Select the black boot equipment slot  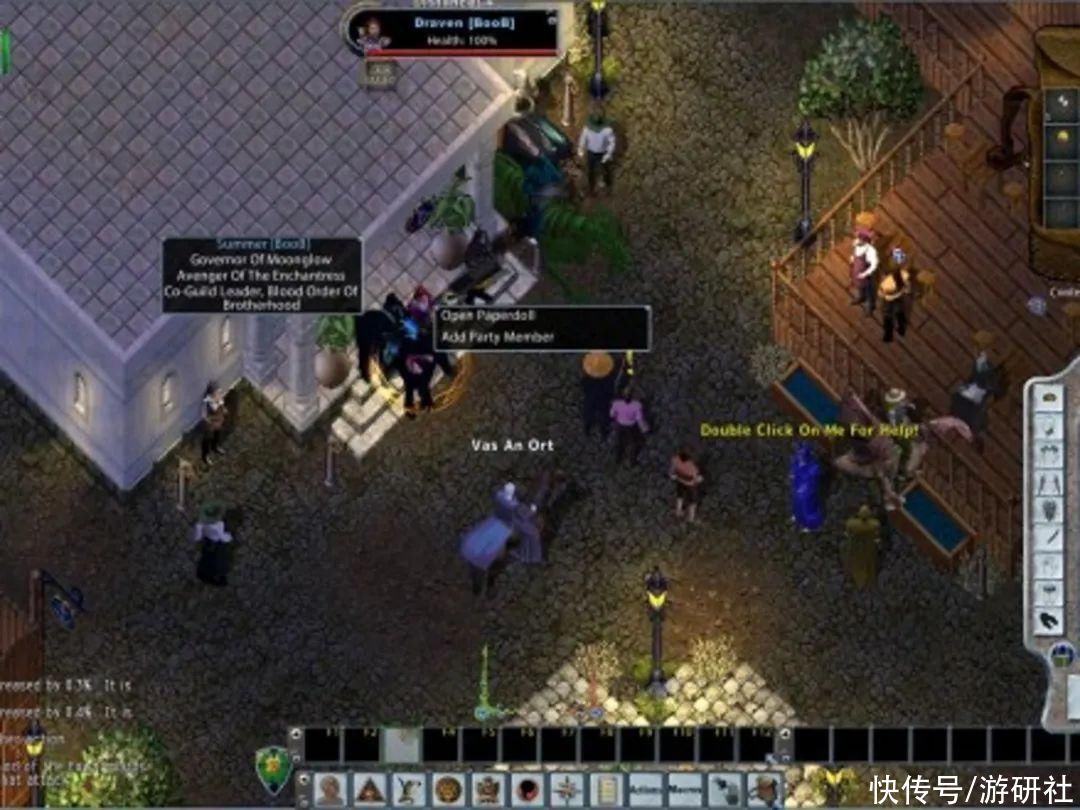[x=1049, y=618]
